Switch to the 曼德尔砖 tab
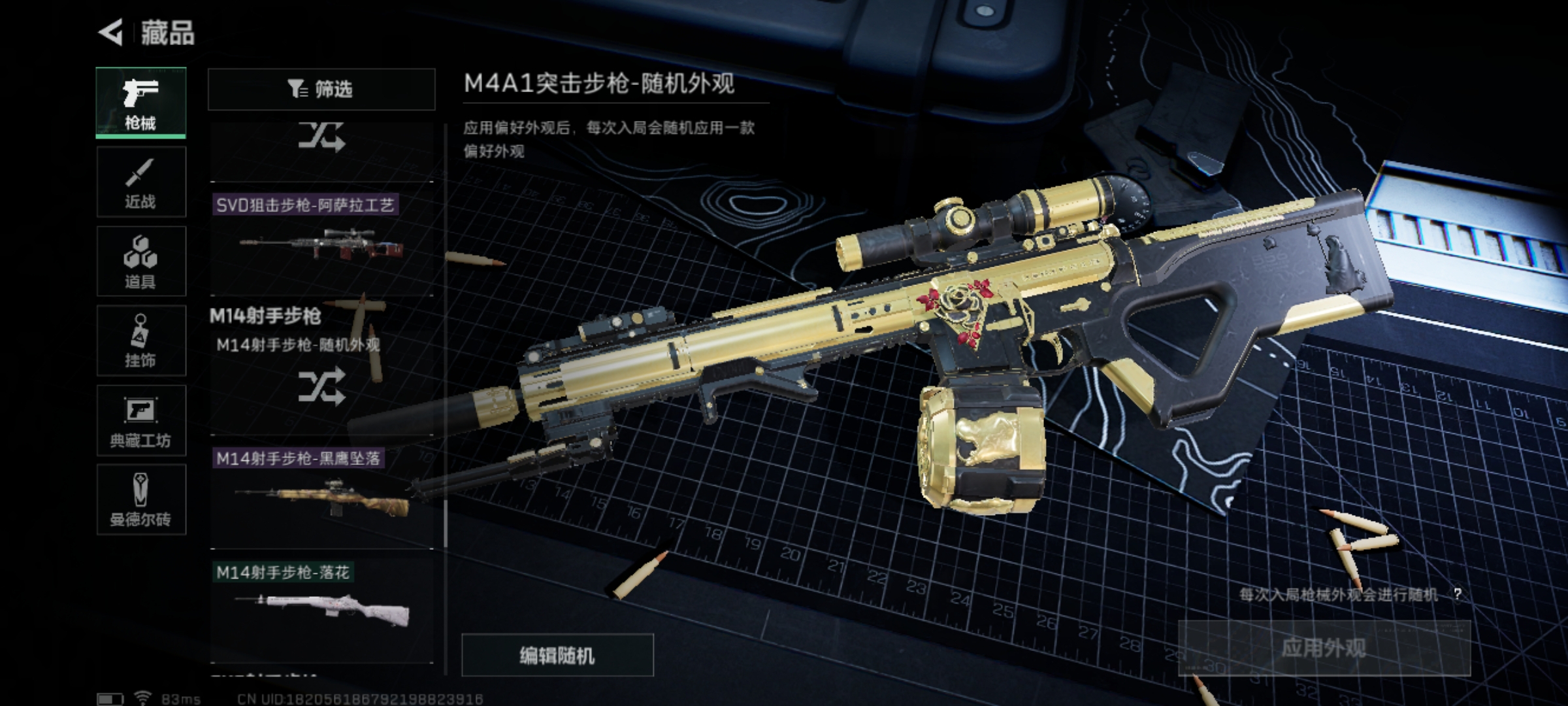 pyautogui.click(x=141, y=499)
